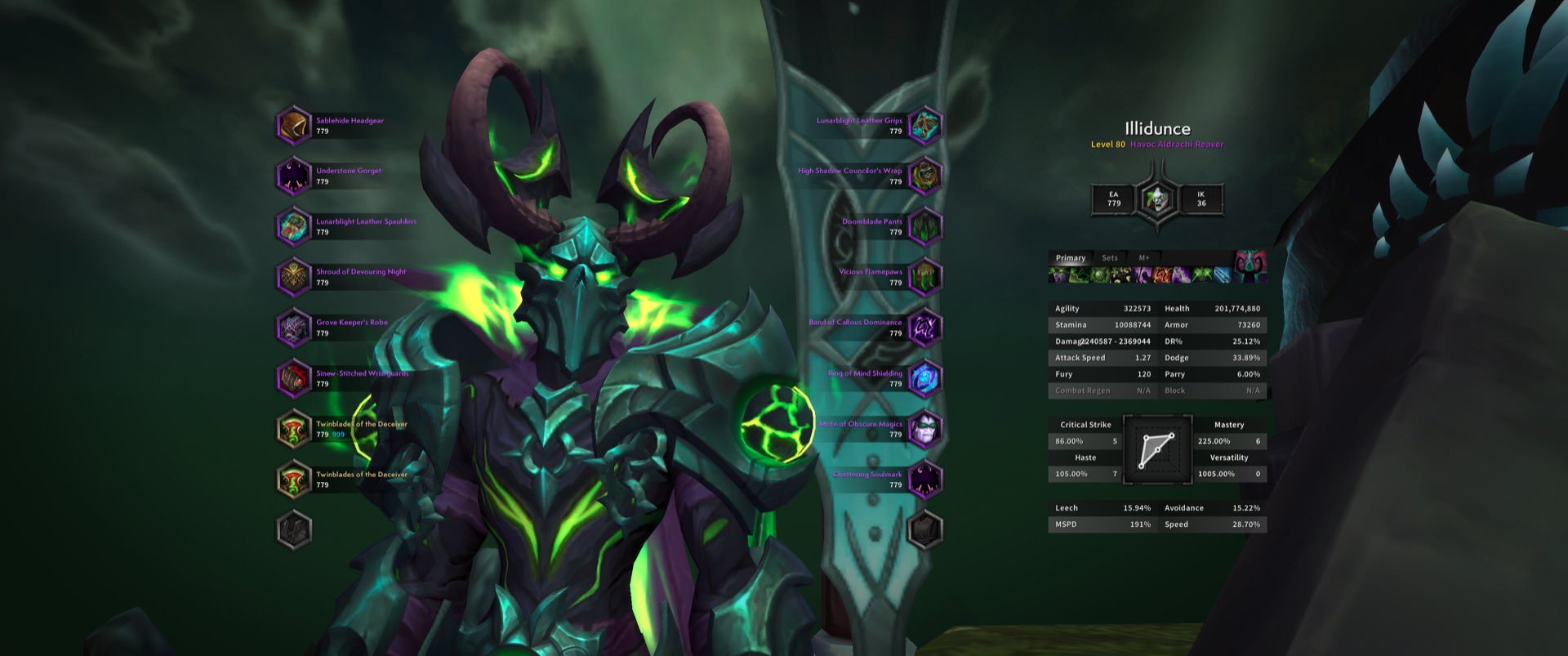The height and width of the screenshot is (656, 1568).
Task: Select the Ring of Mind Shielding slot
Action: (924, 379)
